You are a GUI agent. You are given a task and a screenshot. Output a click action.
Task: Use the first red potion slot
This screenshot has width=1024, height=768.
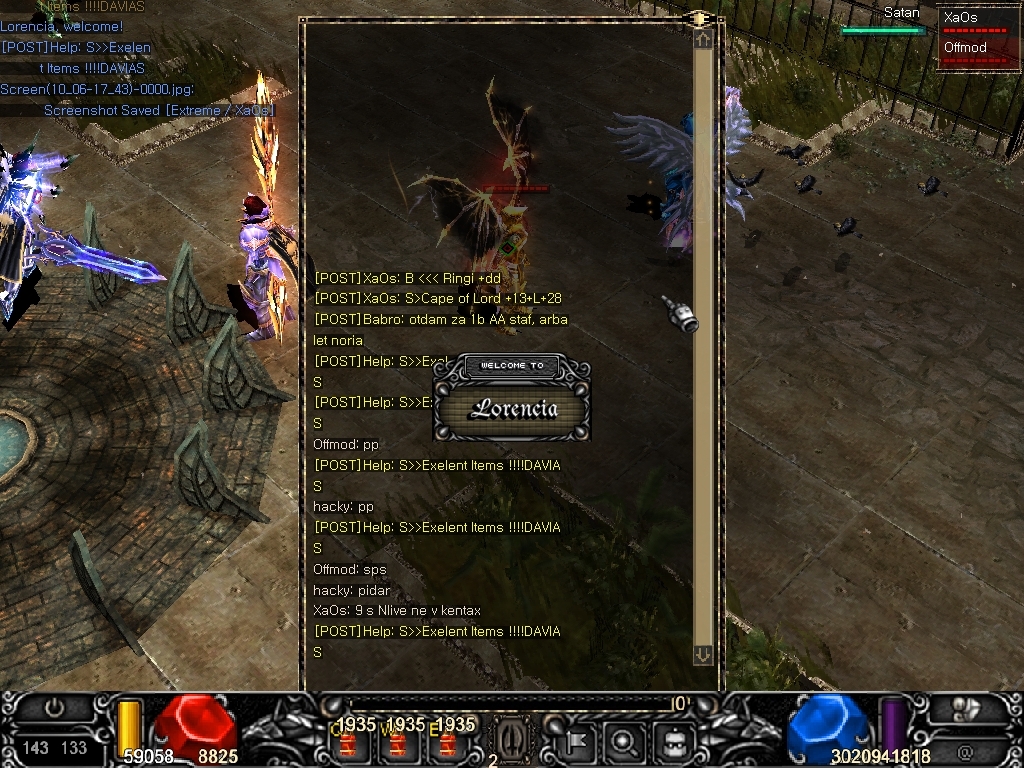[x=350, y=744]
